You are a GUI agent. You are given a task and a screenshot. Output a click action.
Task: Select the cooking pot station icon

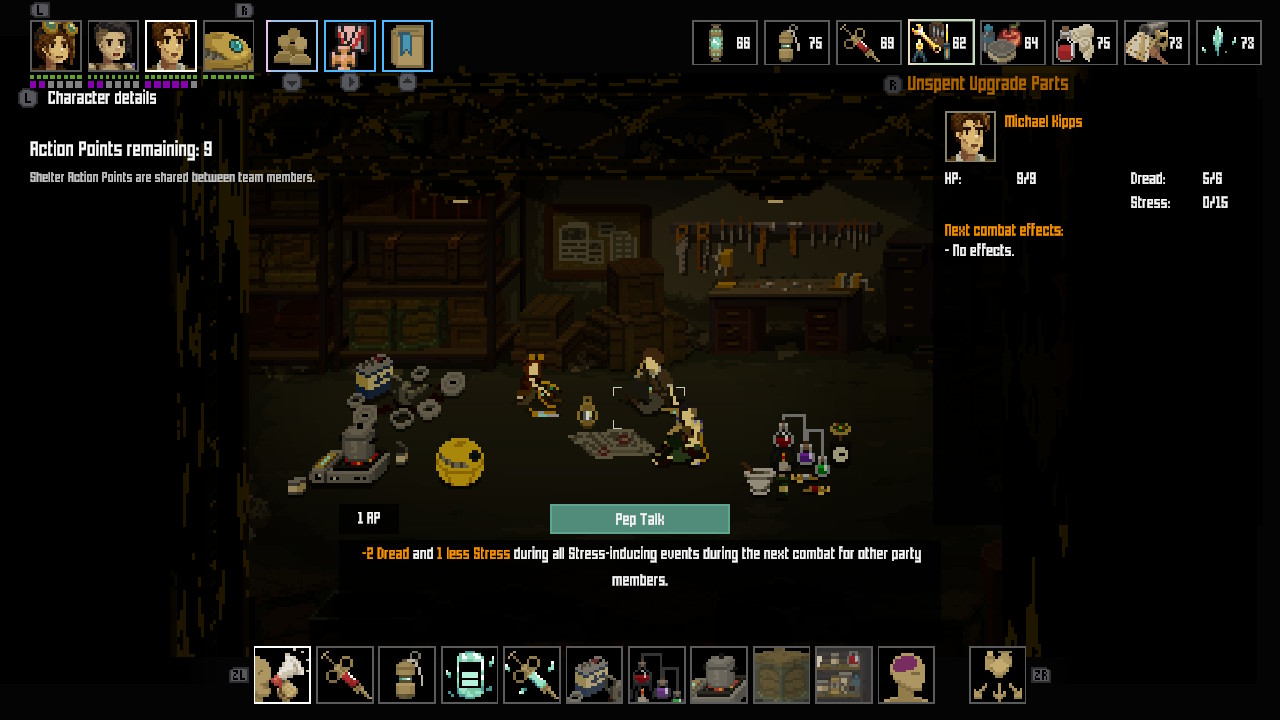(x=718, y=675)
